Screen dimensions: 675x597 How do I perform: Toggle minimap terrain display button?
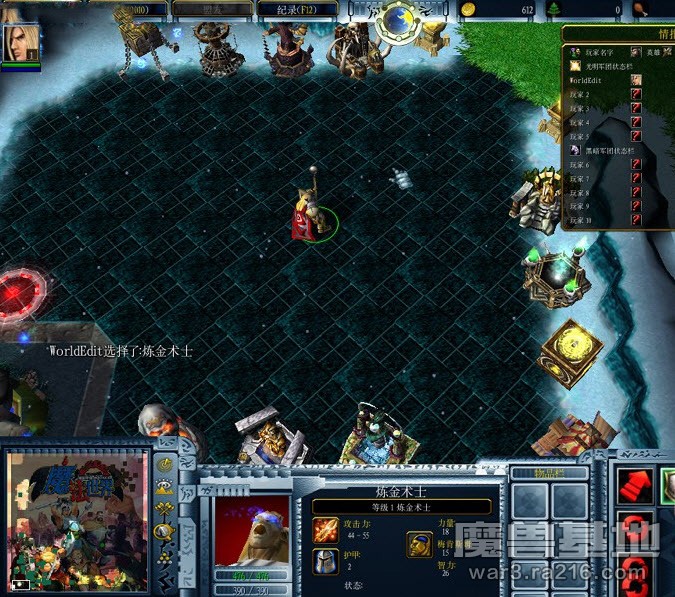(165, 487)
